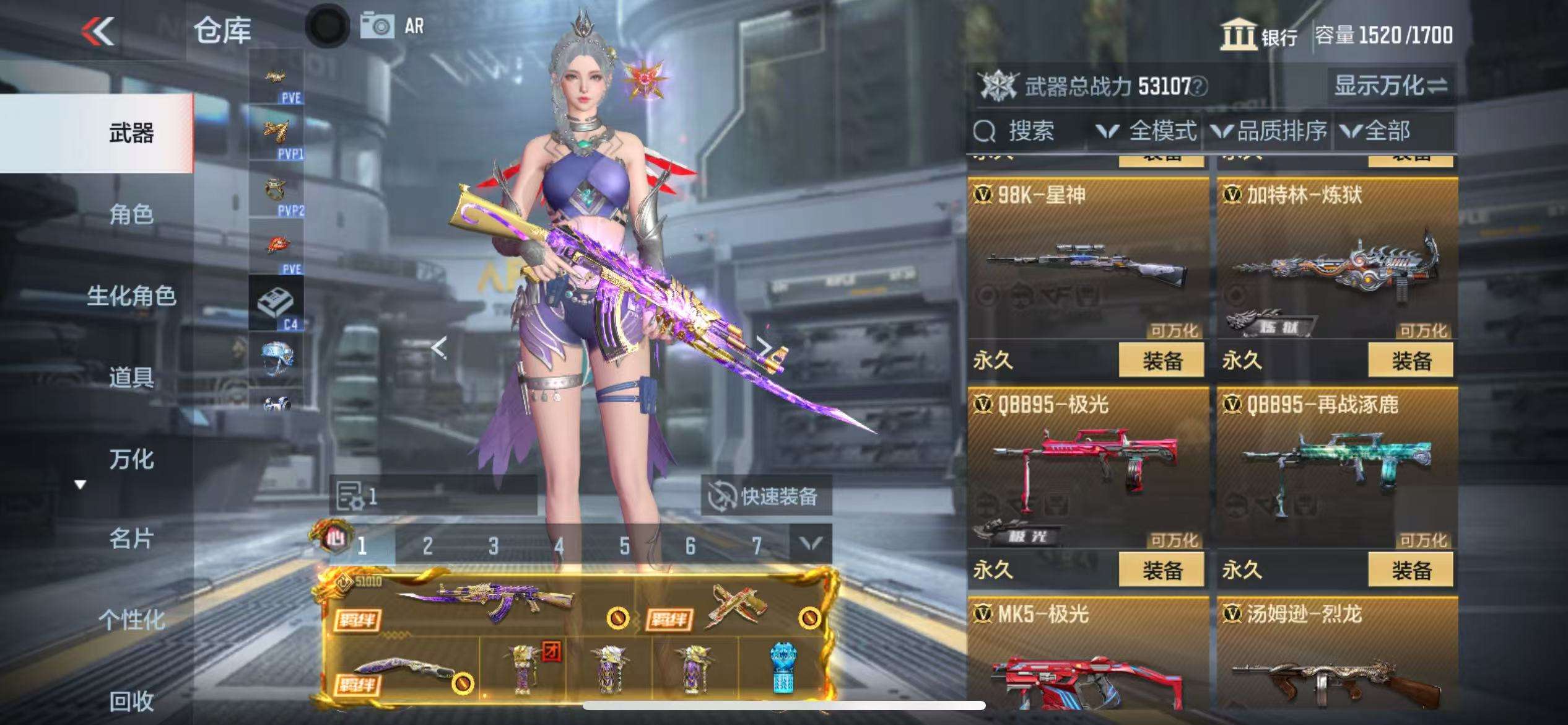Equip the QBB95-极光 machine gun

1161,569
